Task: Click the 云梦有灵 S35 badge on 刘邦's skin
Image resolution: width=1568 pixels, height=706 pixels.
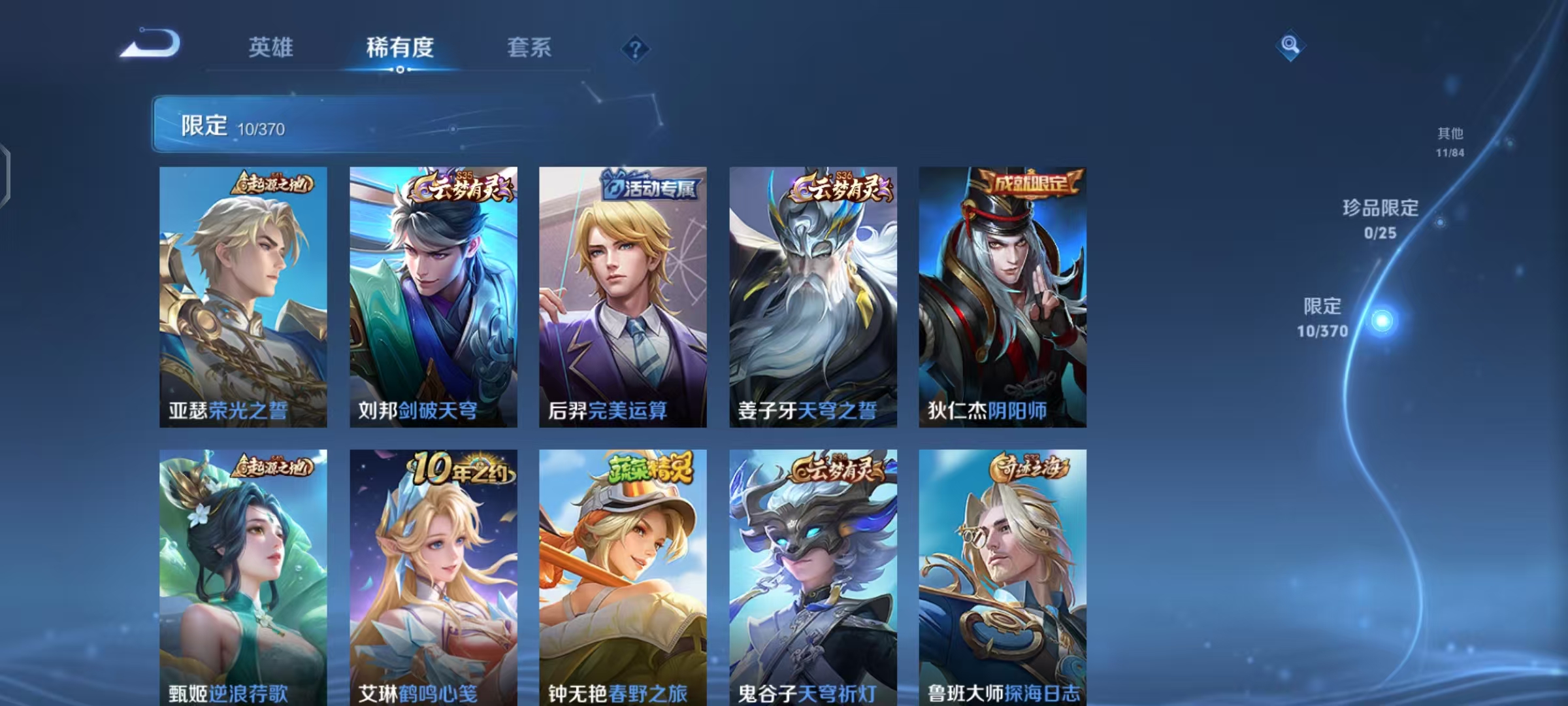Action: (461, 186)
